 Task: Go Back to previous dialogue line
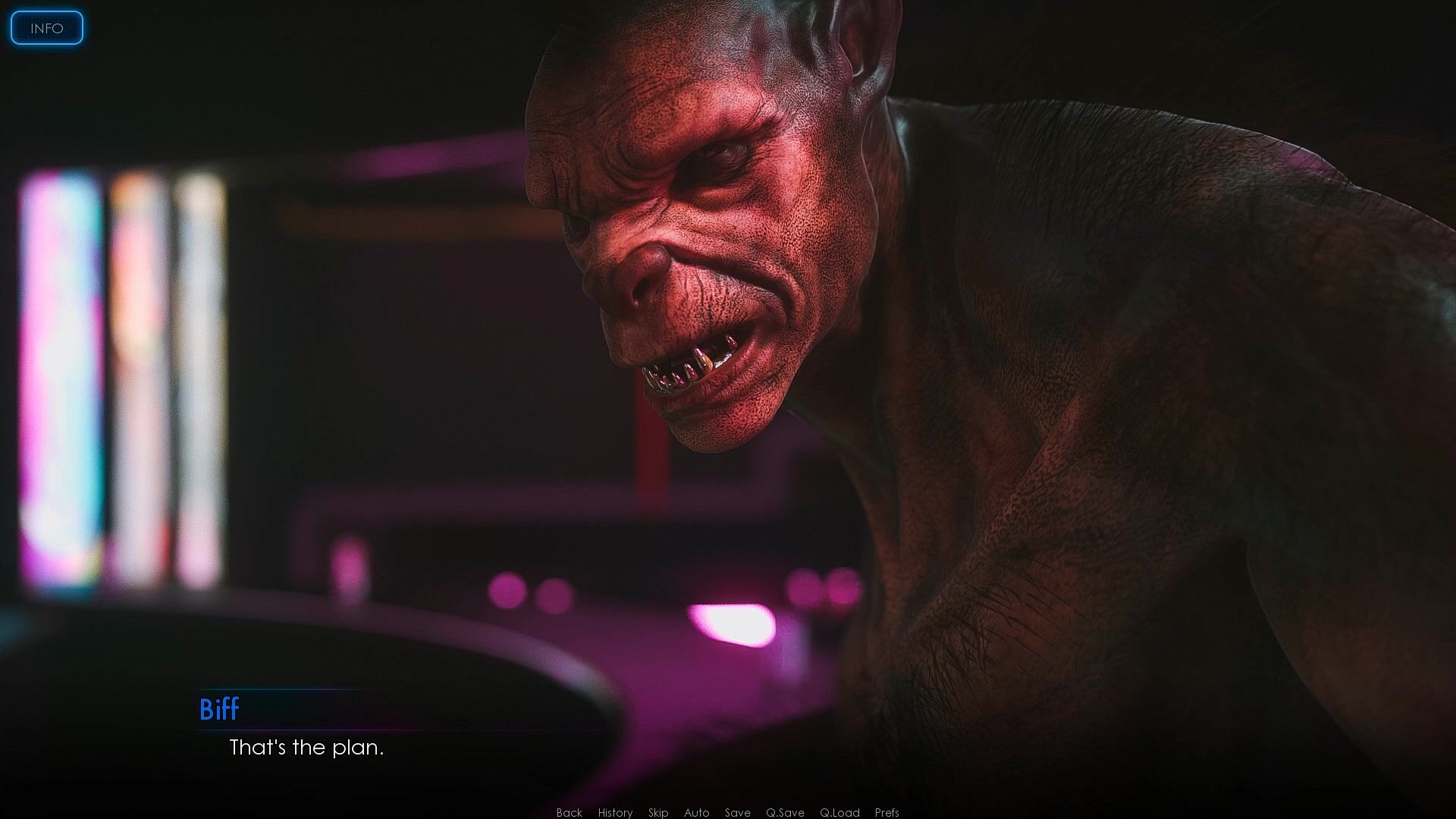[569, 812]
